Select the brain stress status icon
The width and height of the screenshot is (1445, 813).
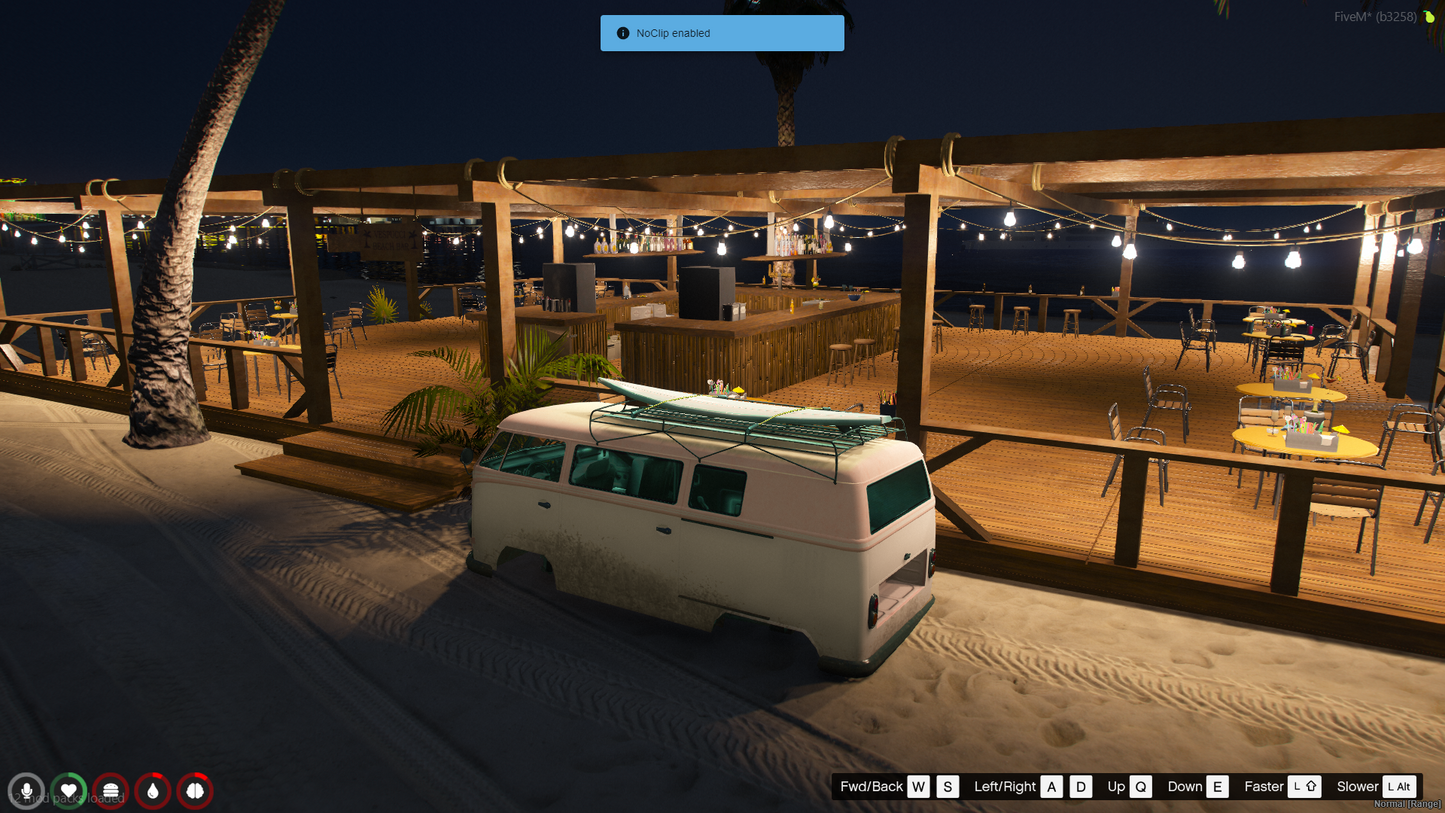coord(195,791)
